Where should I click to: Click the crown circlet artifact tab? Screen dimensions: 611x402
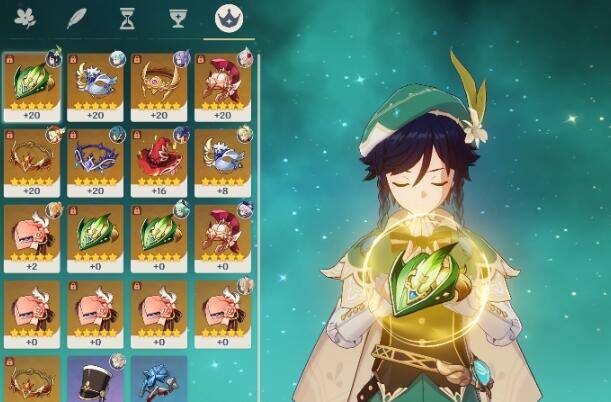[229, 18]
